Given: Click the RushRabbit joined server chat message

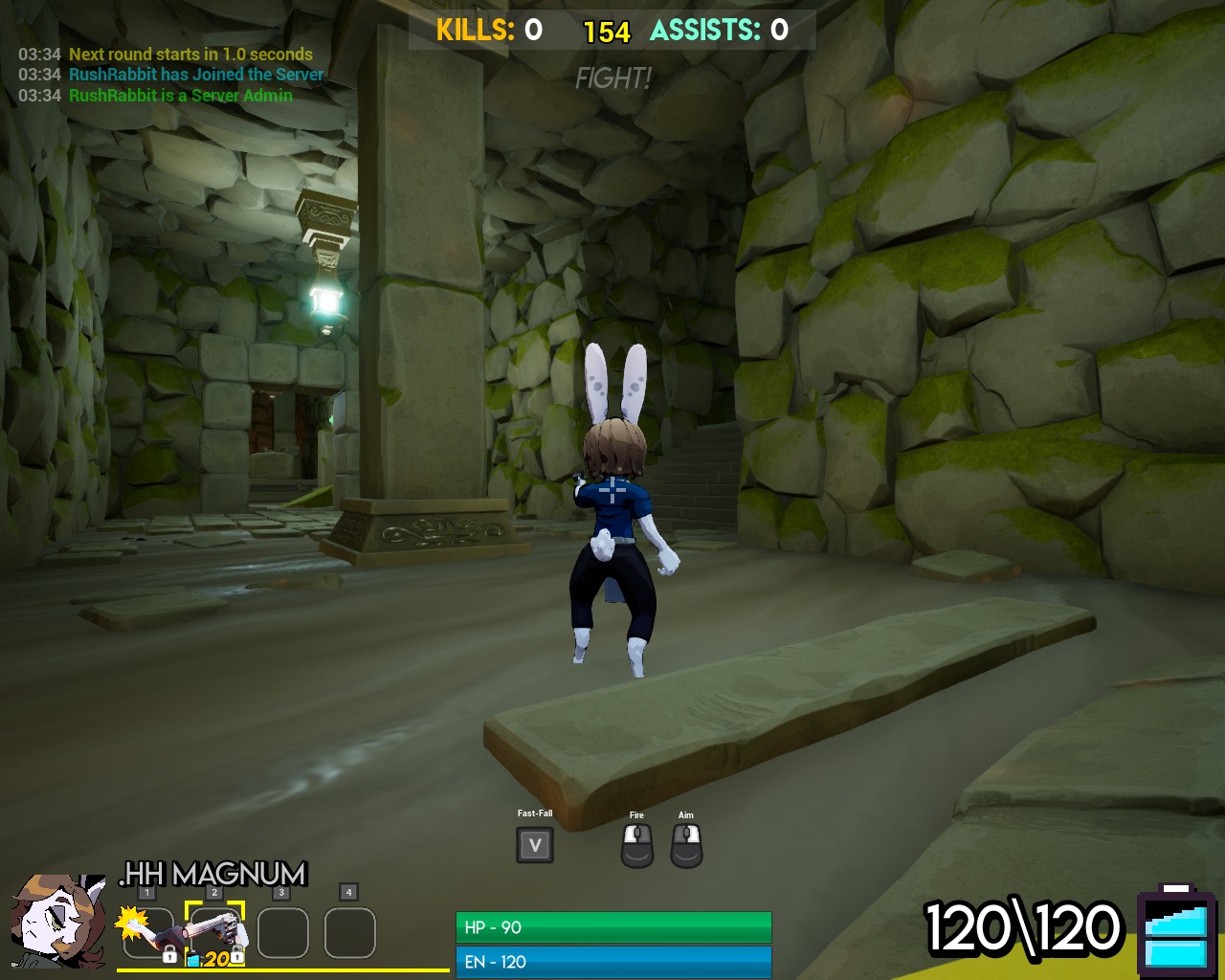Looking at the screenshot, I should click(x=196, y=75).
